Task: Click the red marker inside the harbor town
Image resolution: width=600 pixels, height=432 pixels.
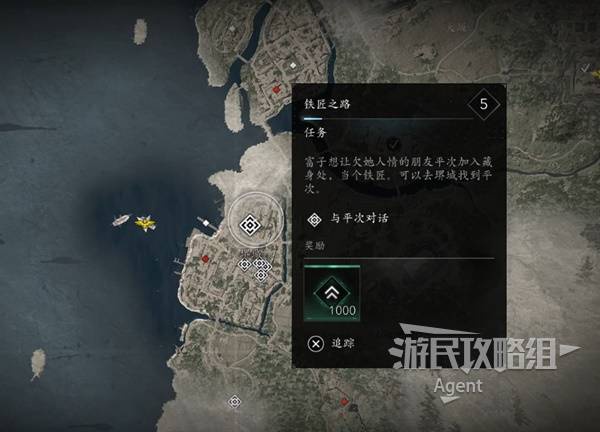Action: pos(205,258)
